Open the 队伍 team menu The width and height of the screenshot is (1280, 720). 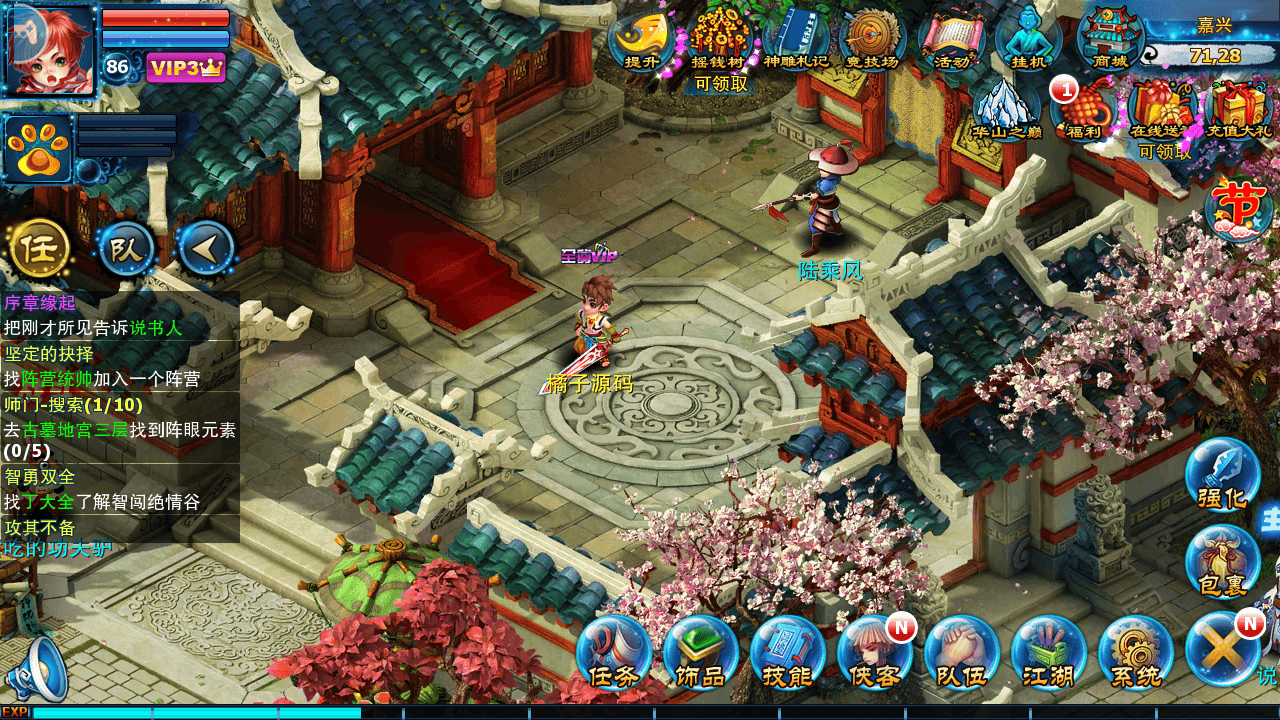(961, 652)
